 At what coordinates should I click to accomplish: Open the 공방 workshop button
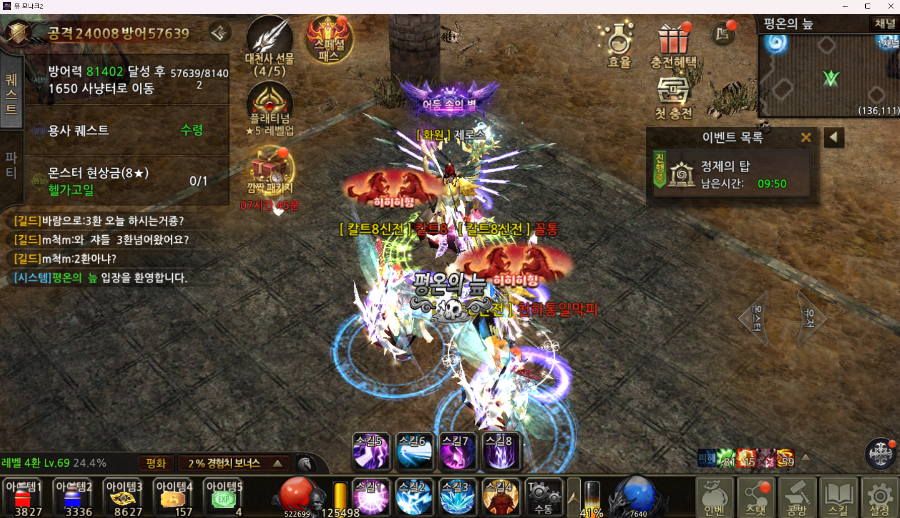click(x=796, y=496)
